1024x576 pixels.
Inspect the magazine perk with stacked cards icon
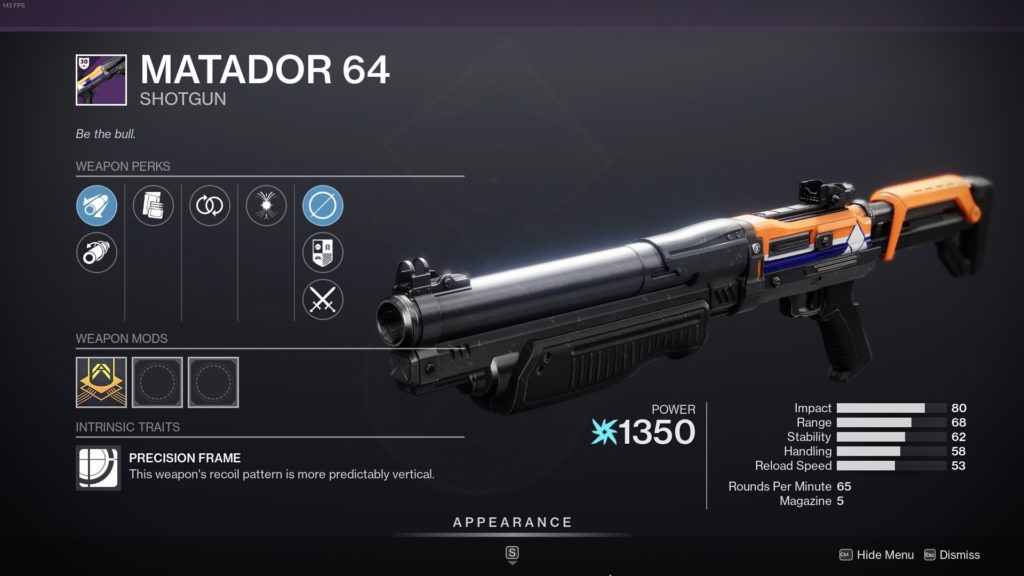(153, 207)
